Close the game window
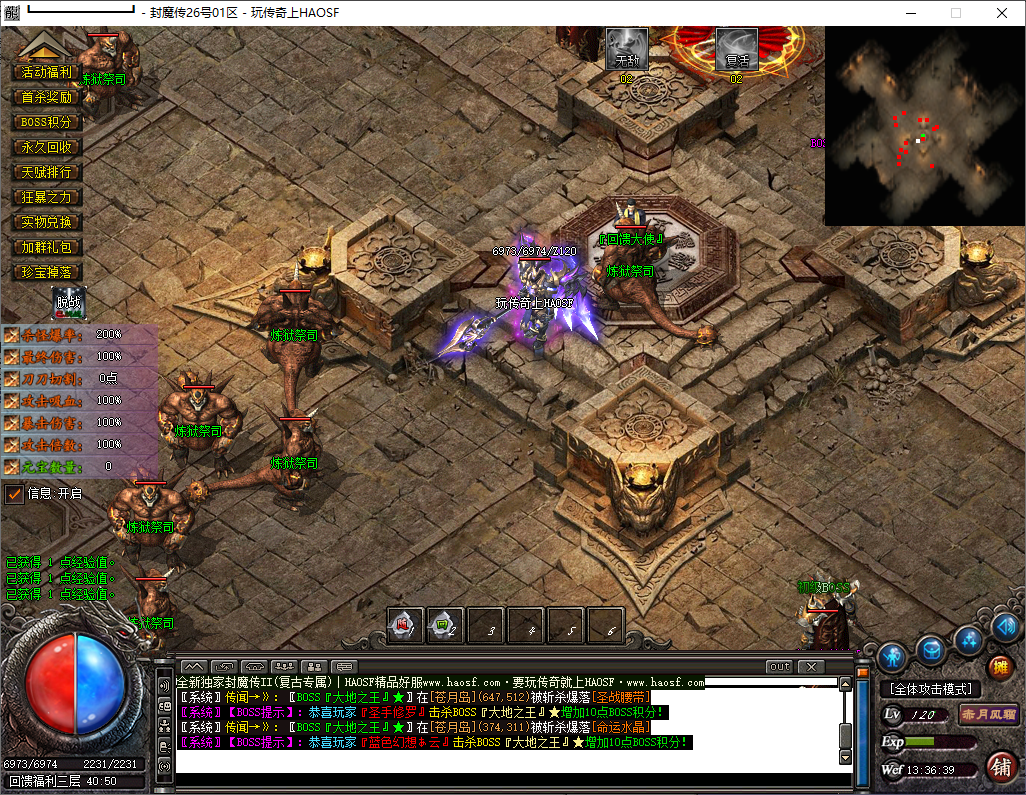The height and width of the screenshot is (795, 1026). 1001,13
